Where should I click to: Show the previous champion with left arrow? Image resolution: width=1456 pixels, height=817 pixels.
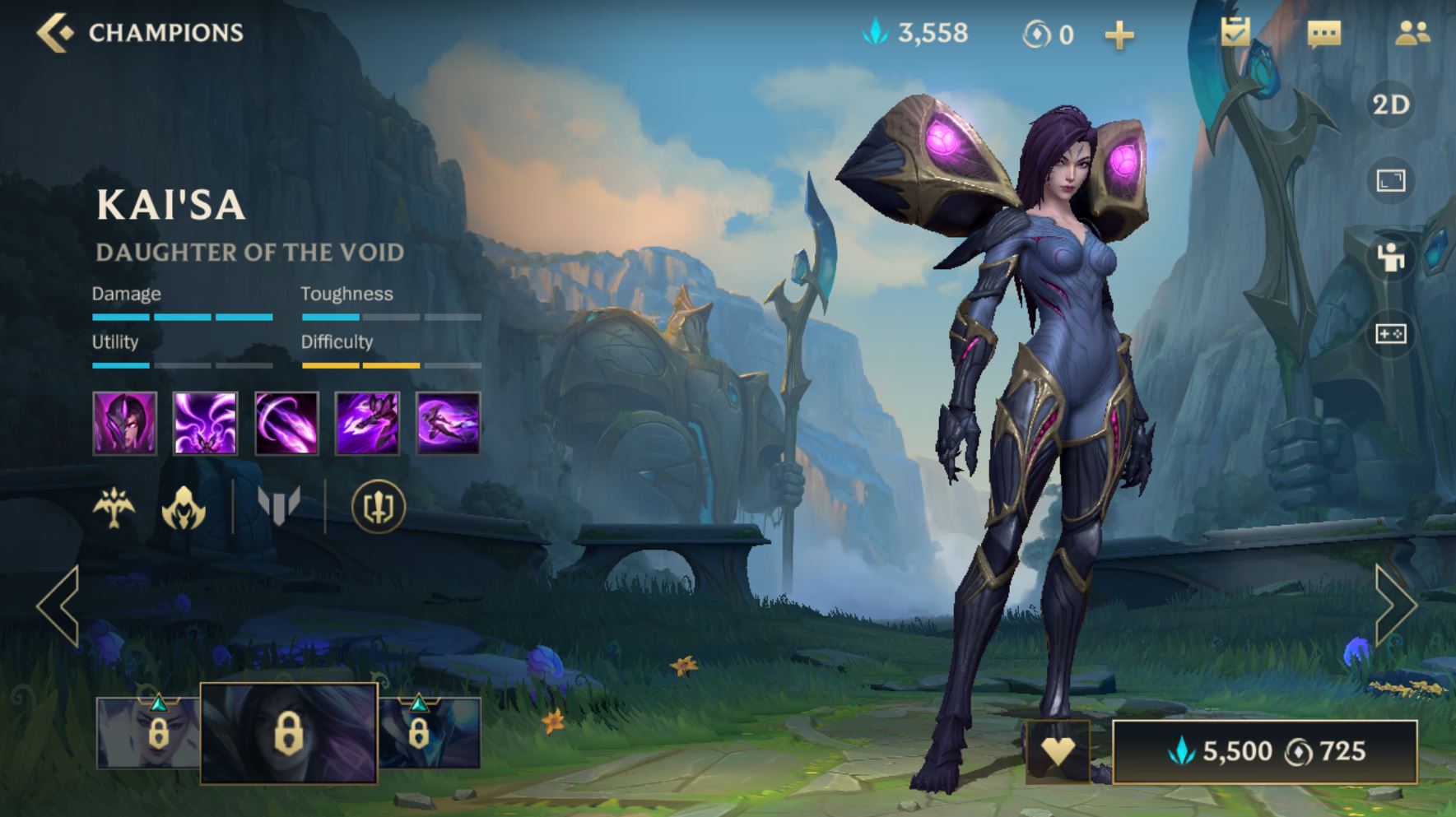click(x=58, y=606)
